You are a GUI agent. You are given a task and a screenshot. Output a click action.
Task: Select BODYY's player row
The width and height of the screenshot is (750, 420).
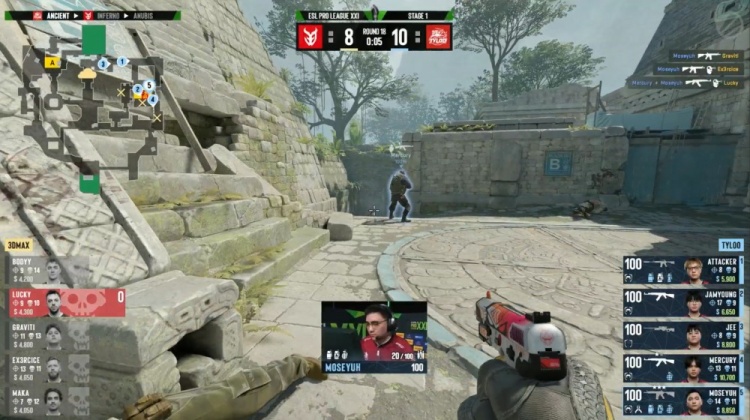click(47, 270)
